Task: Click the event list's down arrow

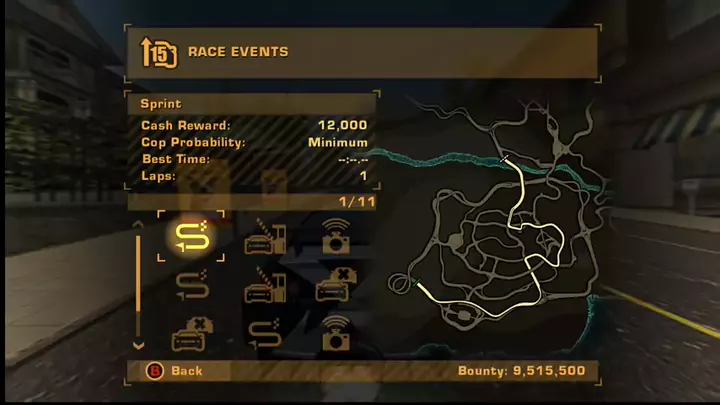Action: [139, 345]
